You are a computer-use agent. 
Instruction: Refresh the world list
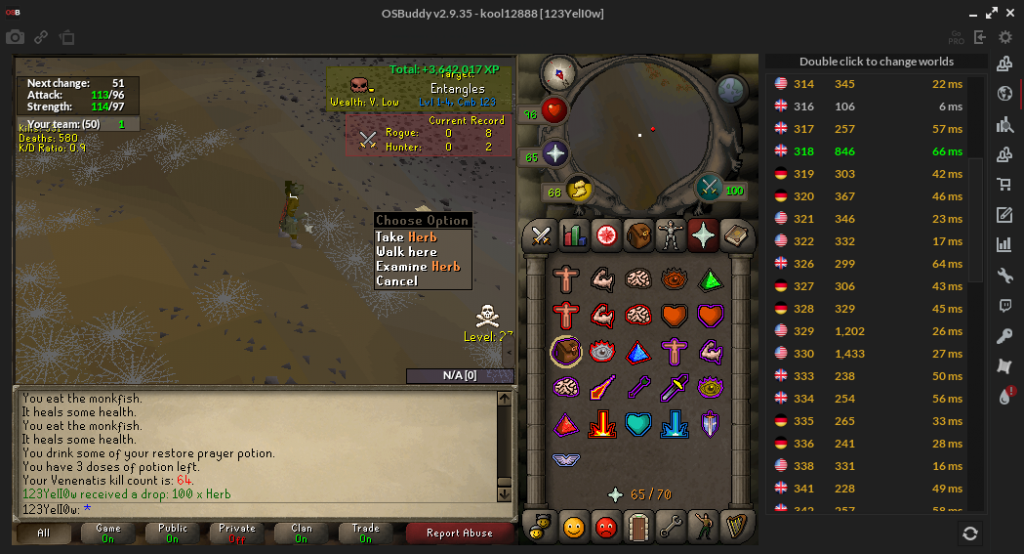(969, 534)
